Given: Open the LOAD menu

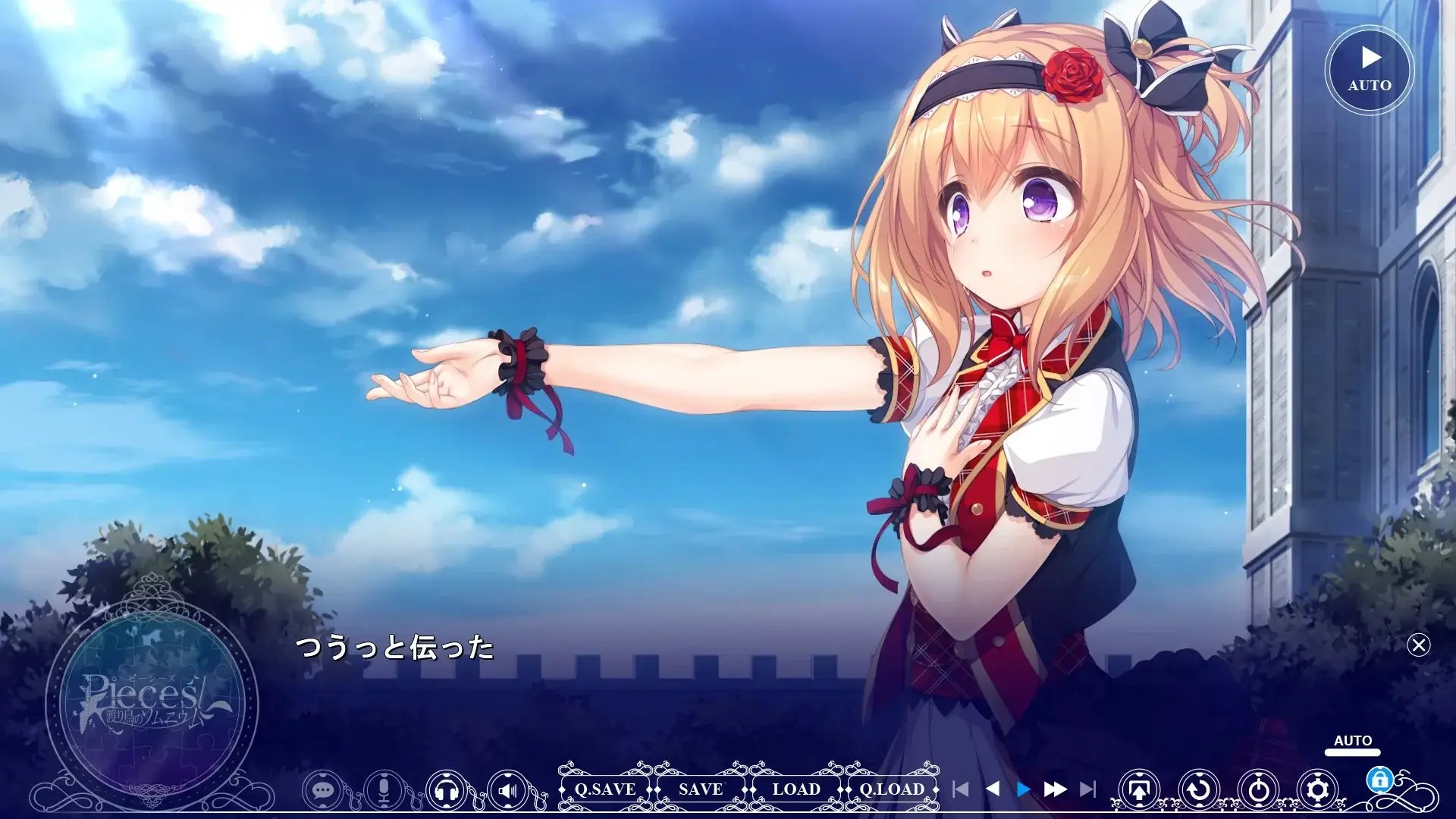Looking at the screenshot, I should click(x=796, y=789).
